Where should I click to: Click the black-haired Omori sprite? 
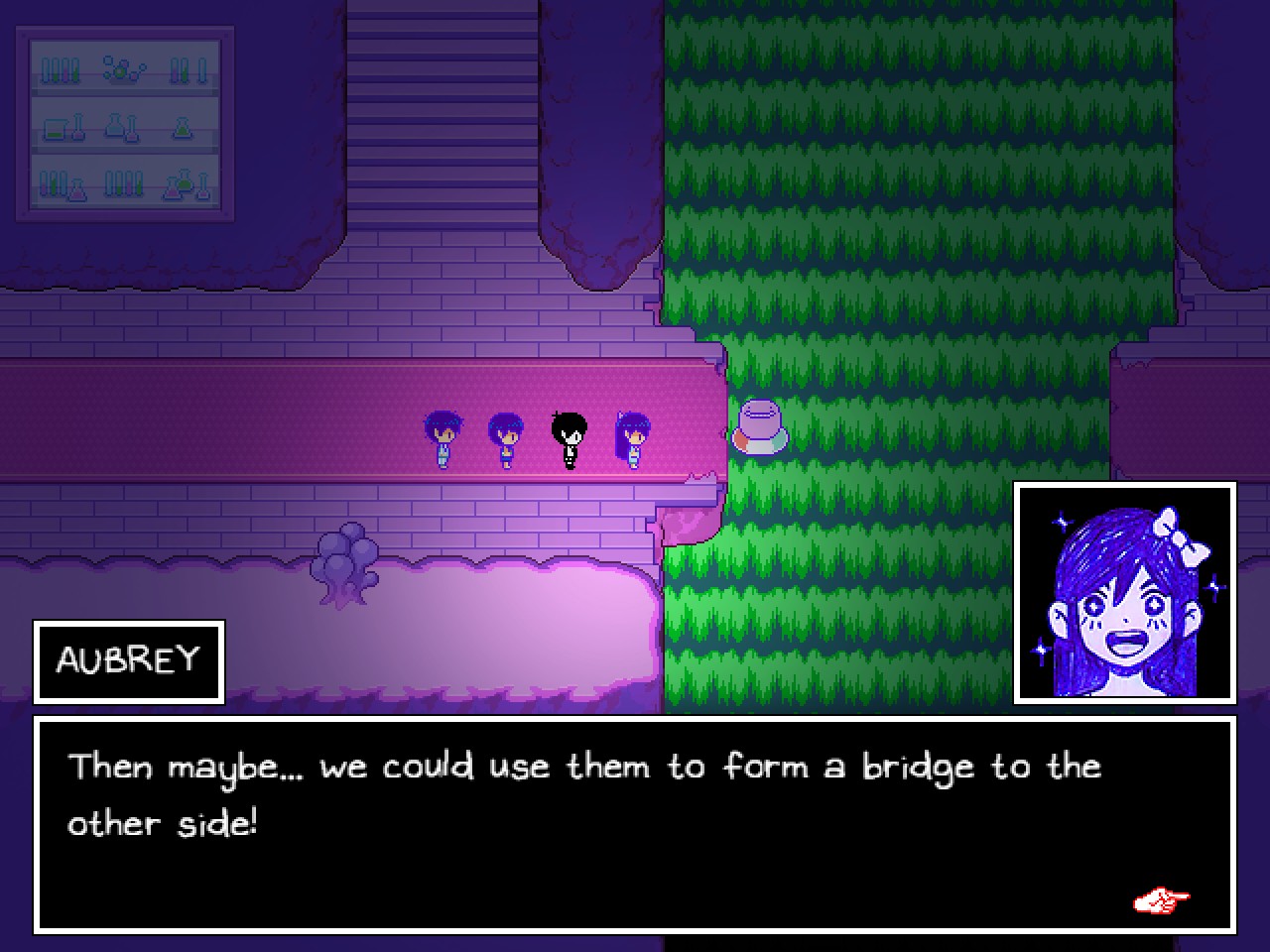click(x=571, y=436)
